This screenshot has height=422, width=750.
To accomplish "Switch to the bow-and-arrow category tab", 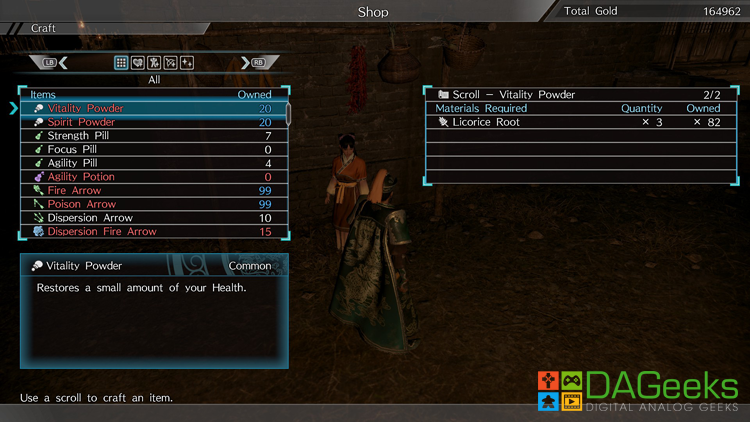I will click(x=170, y=63).
